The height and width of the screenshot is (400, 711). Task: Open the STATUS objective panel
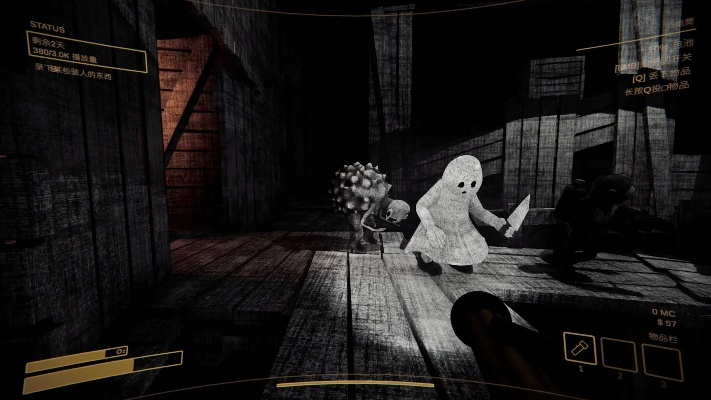[86, 51]
